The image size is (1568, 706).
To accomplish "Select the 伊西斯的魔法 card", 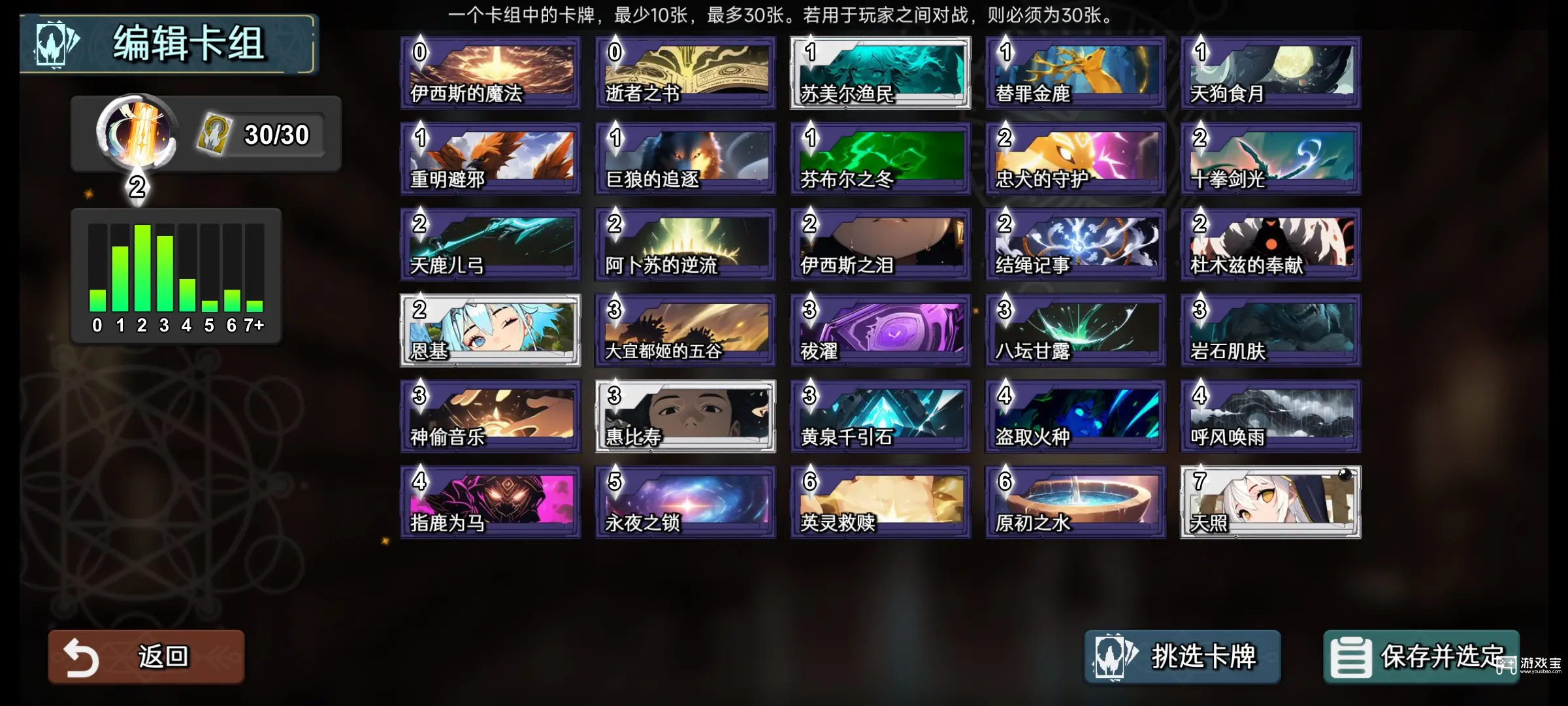I will (490, 73).
